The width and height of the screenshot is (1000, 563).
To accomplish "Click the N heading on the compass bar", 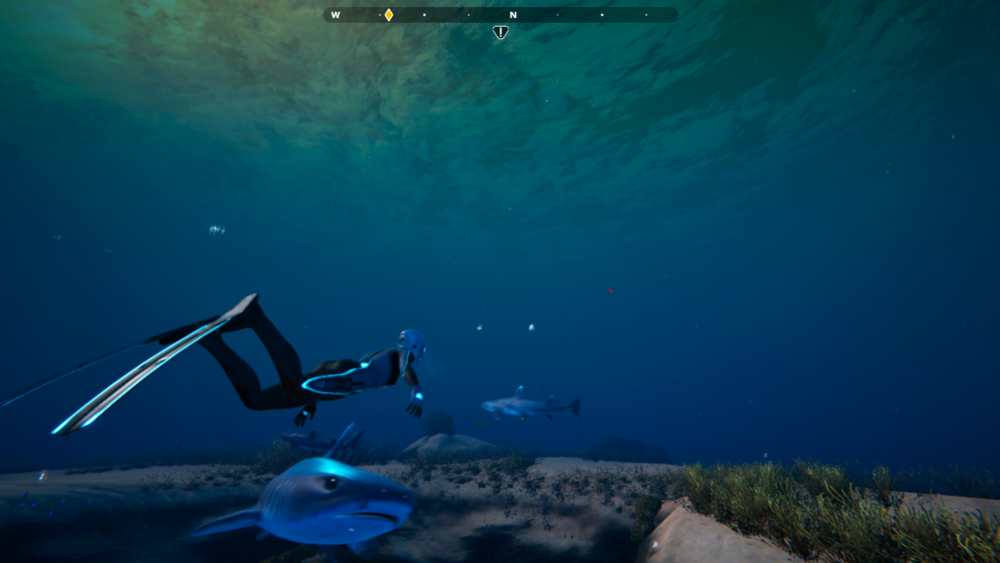I will coord(513,15).
